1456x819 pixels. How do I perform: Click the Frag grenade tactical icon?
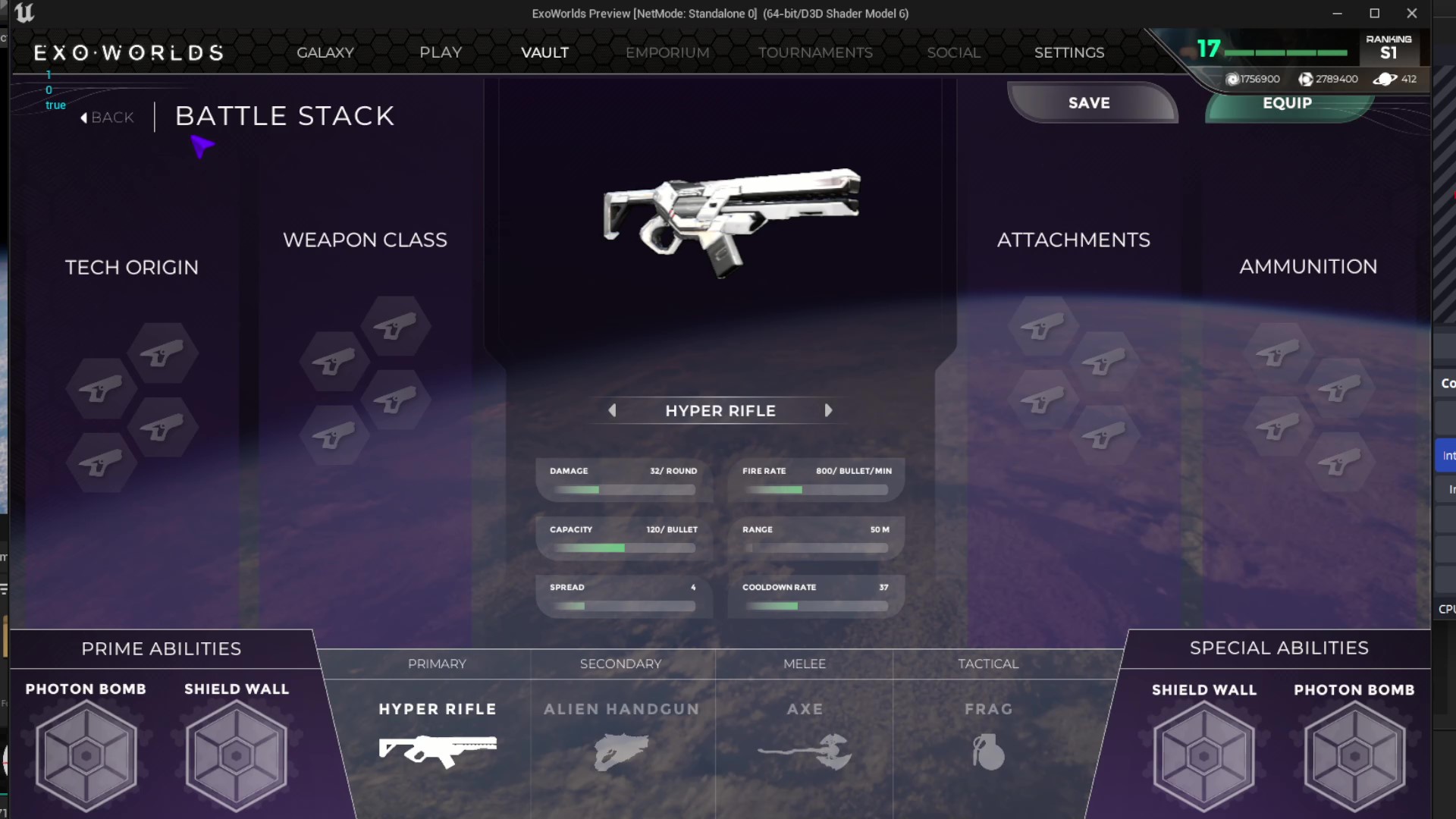tap(987, 751)
